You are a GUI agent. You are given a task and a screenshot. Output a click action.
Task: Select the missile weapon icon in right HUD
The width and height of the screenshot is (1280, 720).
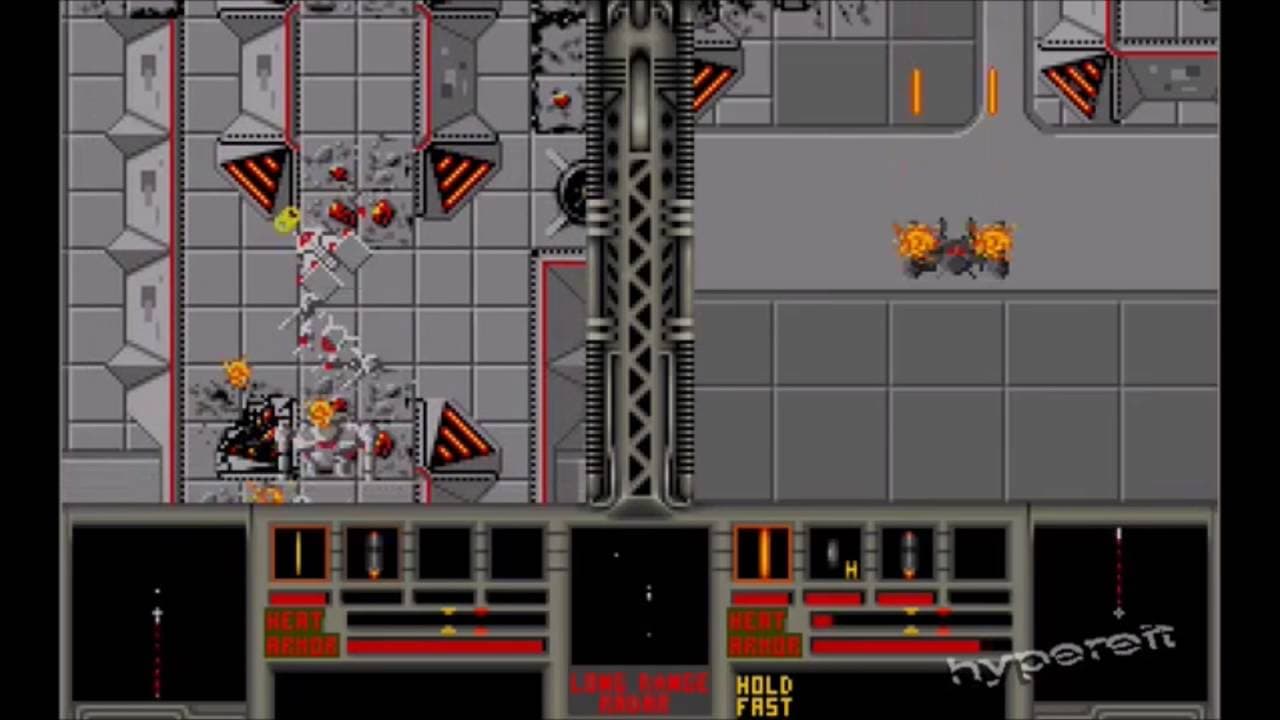(x=908, y=550)
